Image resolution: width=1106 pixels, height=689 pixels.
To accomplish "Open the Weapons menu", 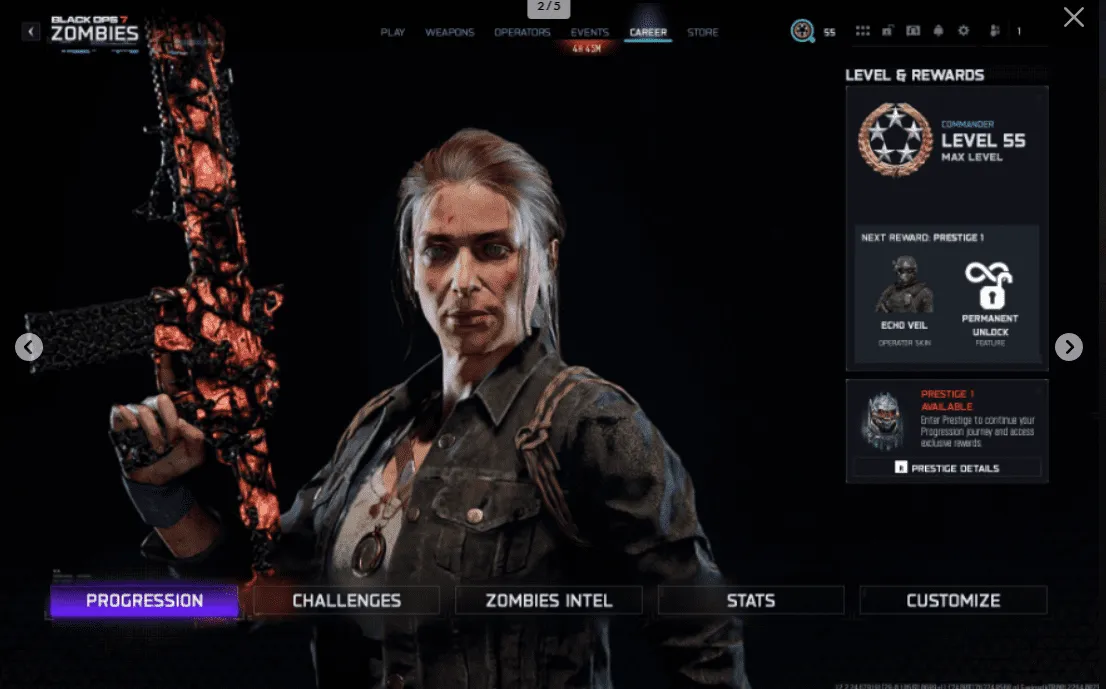I will point(450,32).
